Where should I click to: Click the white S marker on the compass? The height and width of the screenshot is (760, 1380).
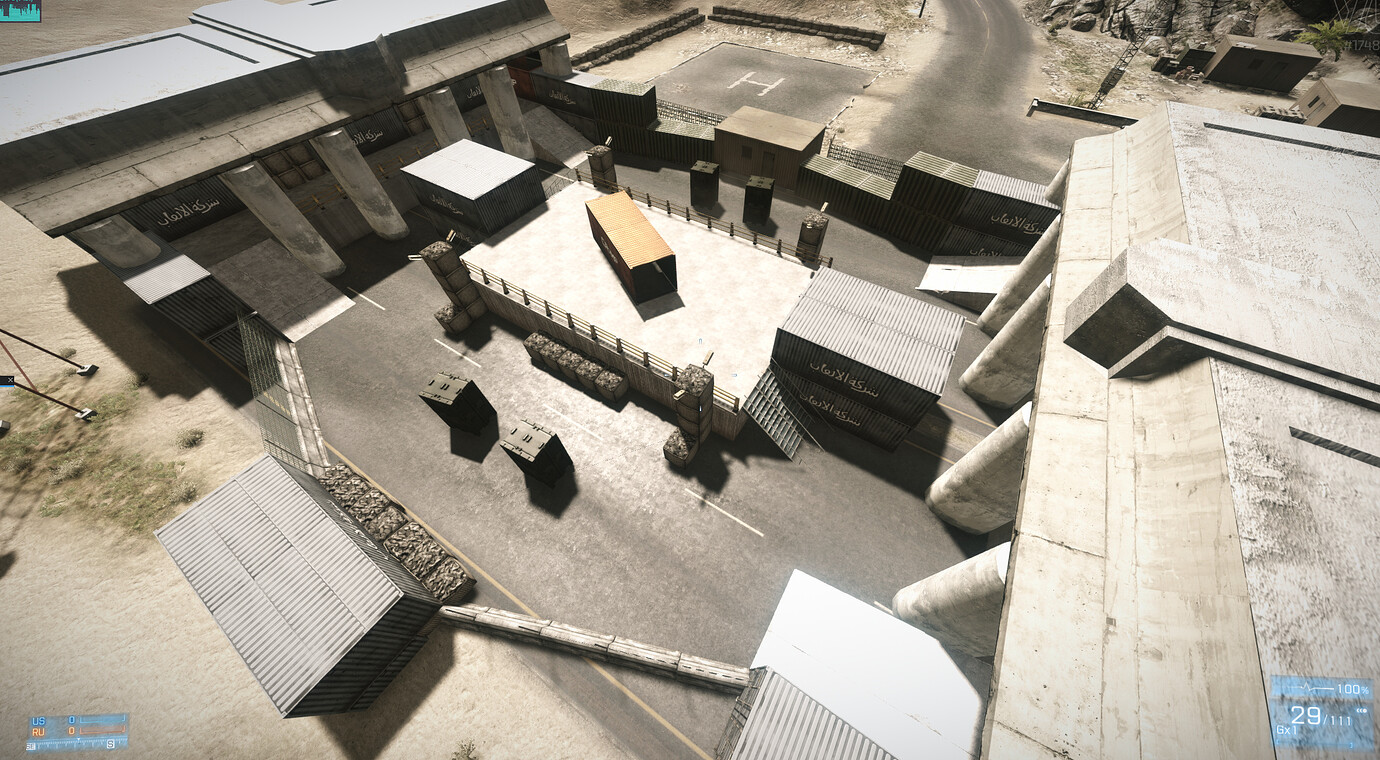pos(111,743)
